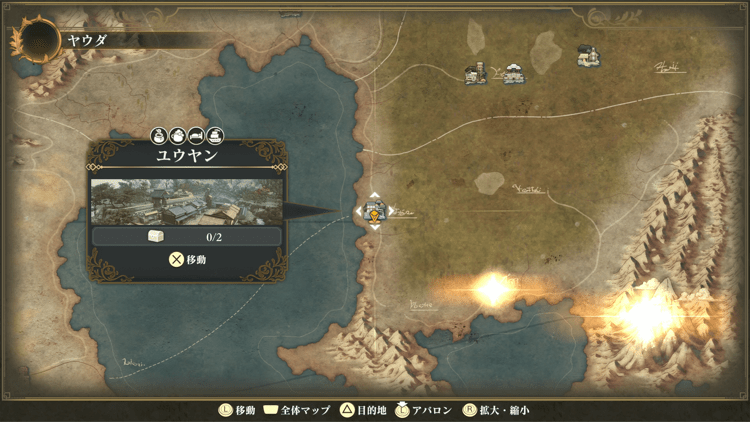This screenshot has width=750, height=422.
Task: Select the lone town marker beside the northeast handwritten label
Action: click(589, 57)
